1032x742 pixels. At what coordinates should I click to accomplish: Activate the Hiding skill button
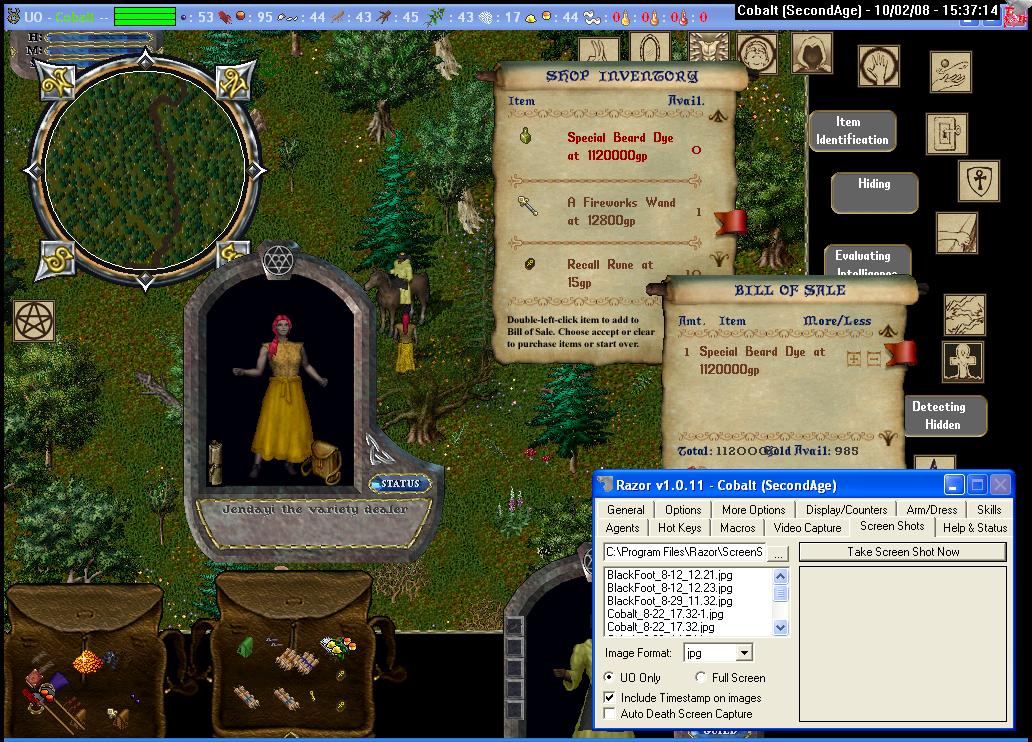pyautogui.click(x=873, y=186)
